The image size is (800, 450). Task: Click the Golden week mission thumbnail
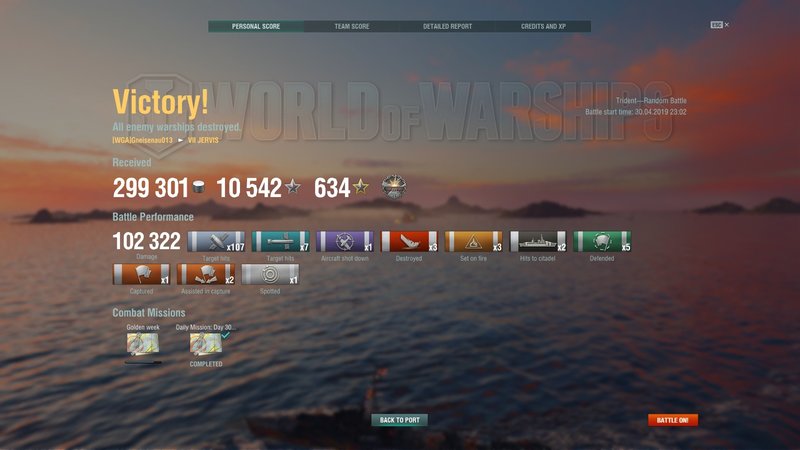(x=142, y=344)
